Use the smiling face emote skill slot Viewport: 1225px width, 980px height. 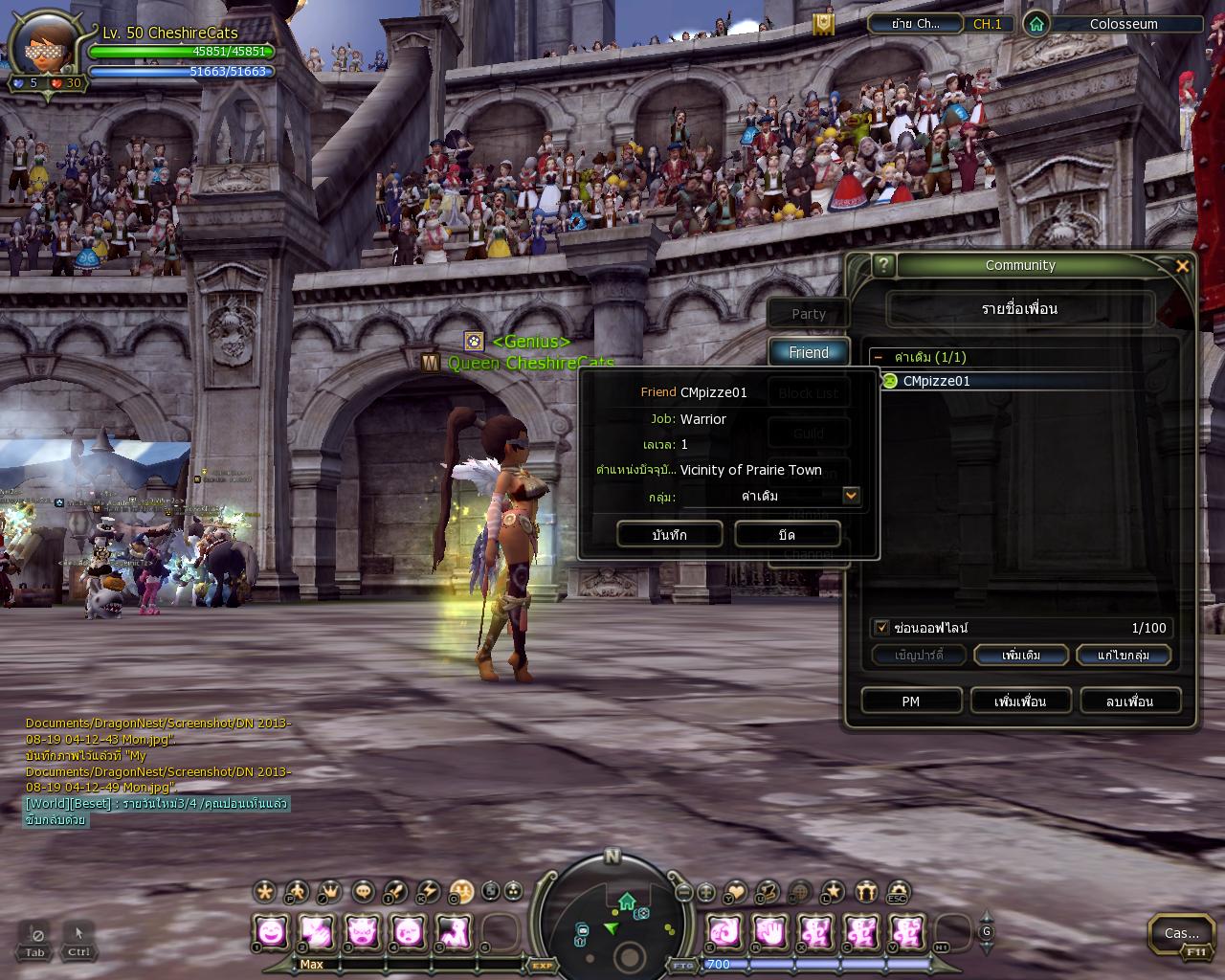pos(272,931)
